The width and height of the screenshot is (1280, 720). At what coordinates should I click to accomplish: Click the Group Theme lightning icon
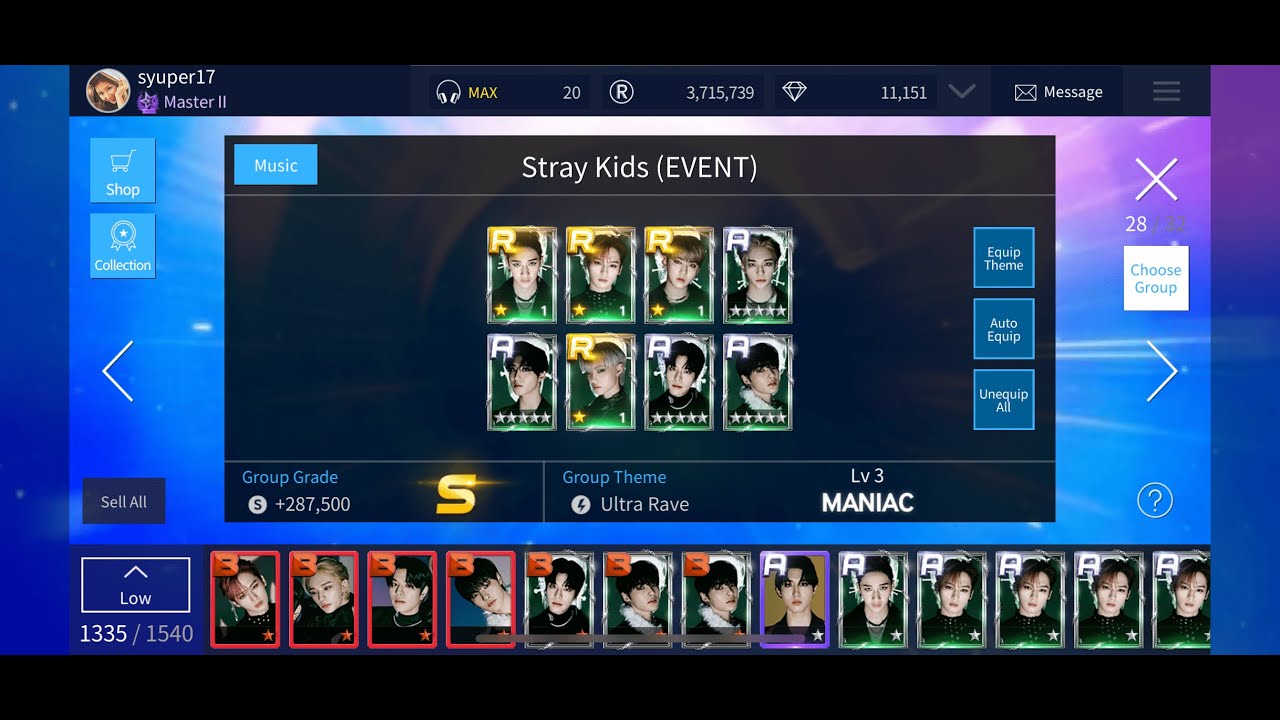581,504
